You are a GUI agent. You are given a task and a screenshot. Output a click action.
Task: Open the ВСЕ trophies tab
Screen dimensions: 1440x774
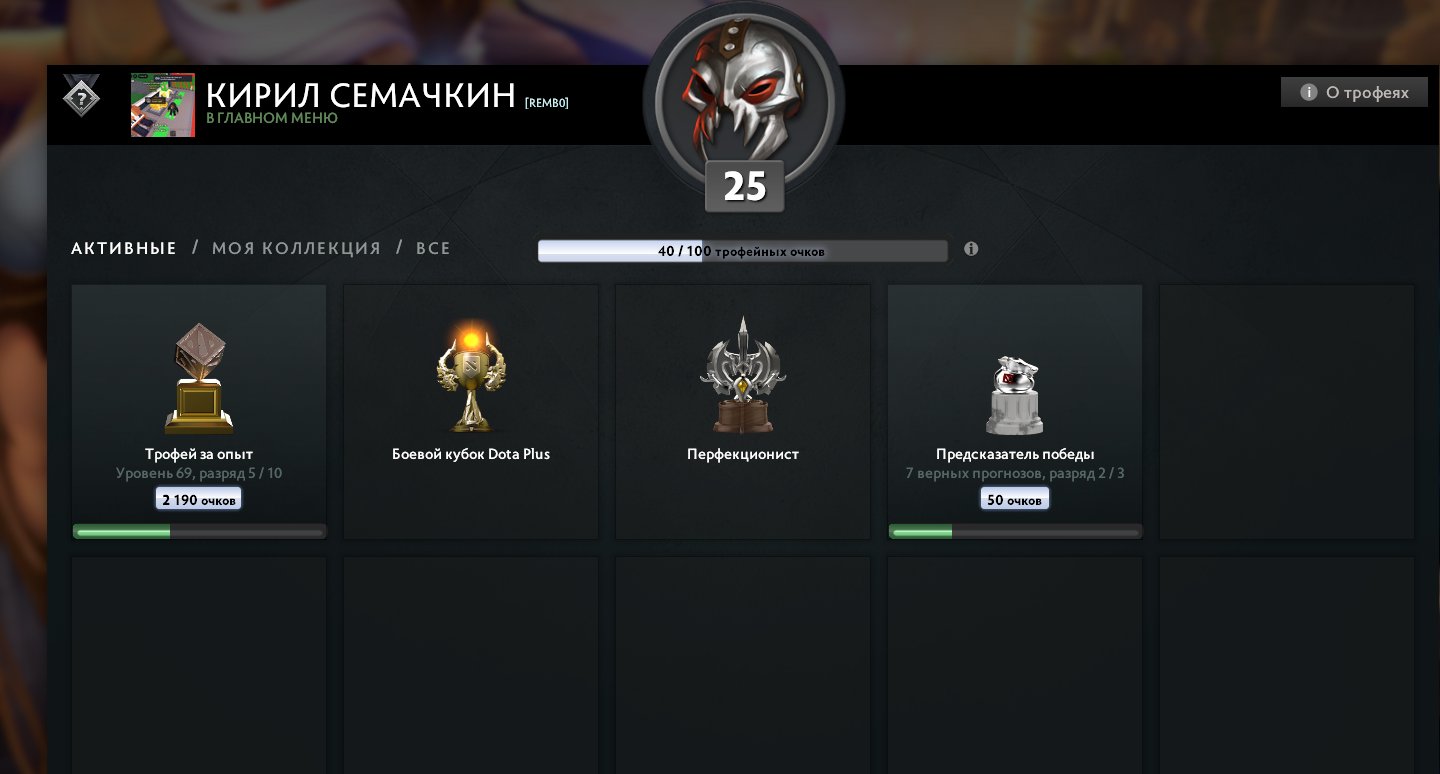pyautogui.click(x=433, y=247)
